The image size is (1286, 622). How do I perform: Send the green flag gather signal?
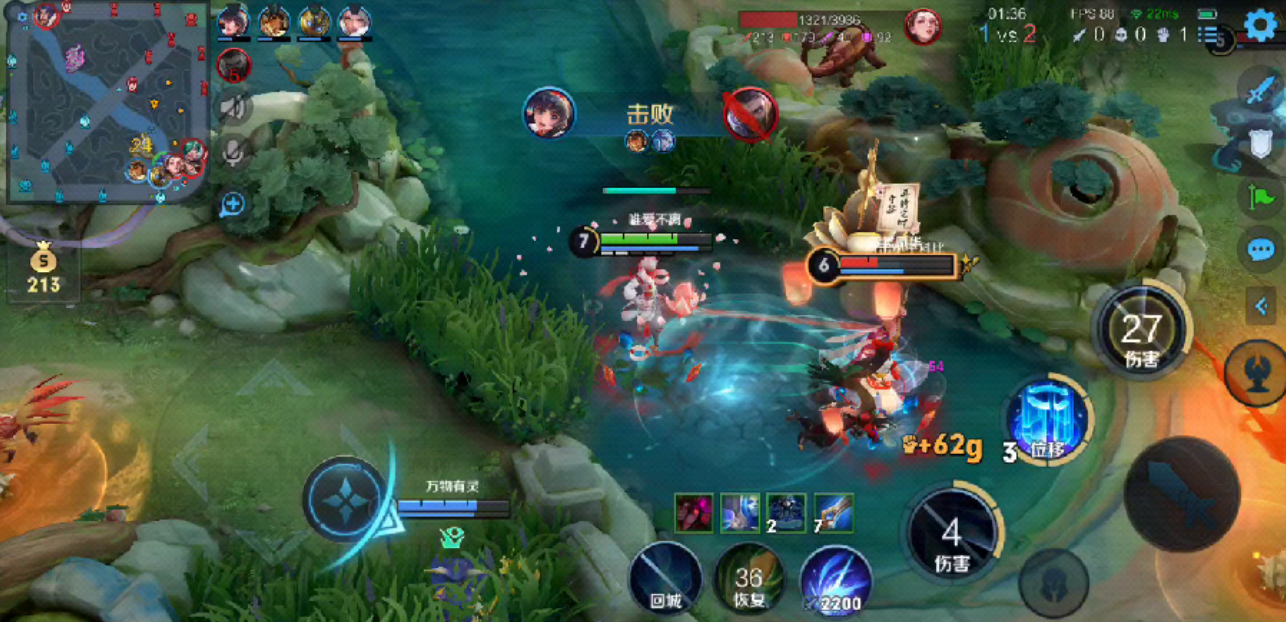(1260, 197)
